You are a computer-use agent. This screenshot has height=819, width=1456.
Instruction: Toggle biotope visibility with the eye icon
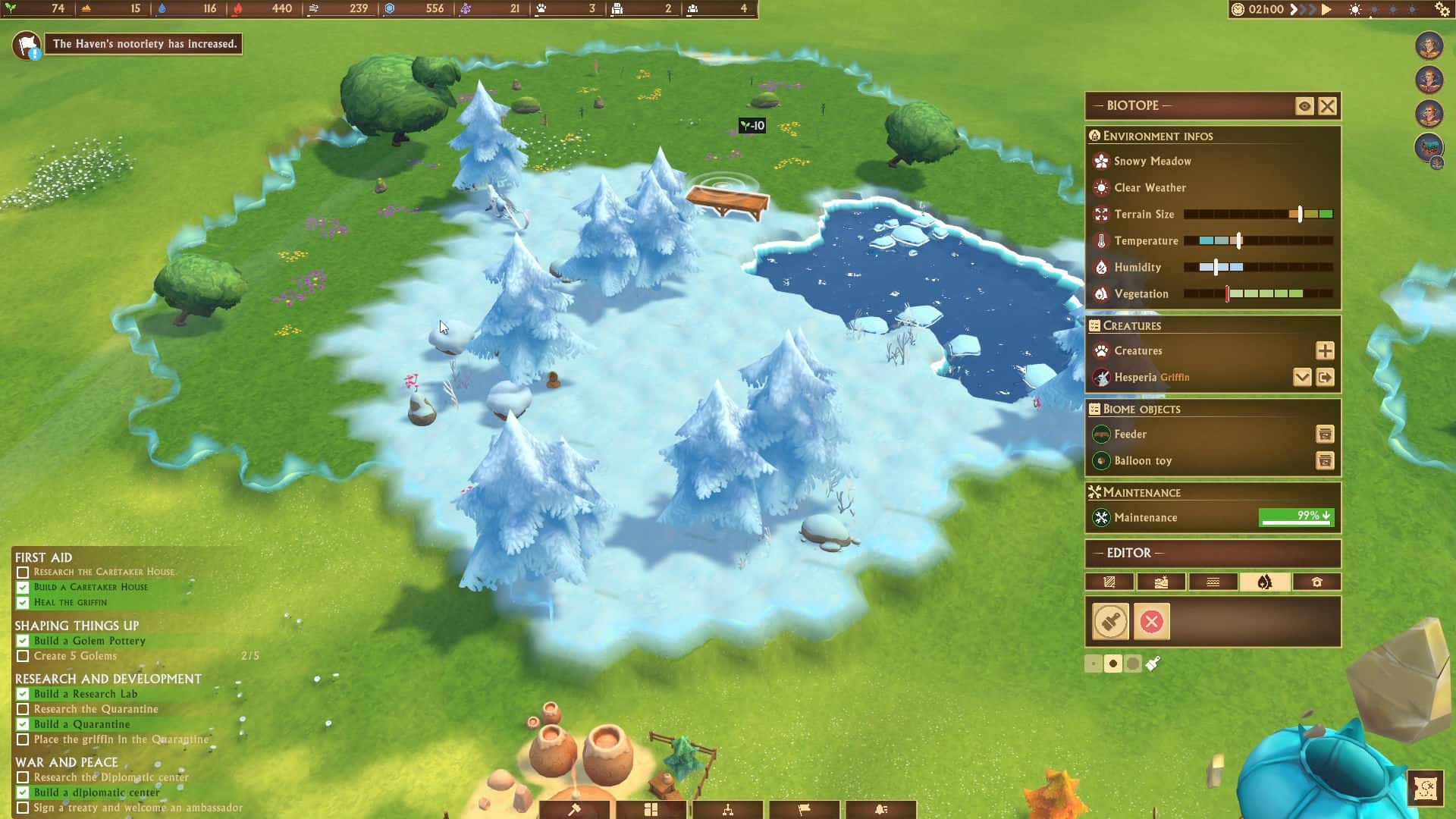pyautogui.click(x=1304, y=106)
